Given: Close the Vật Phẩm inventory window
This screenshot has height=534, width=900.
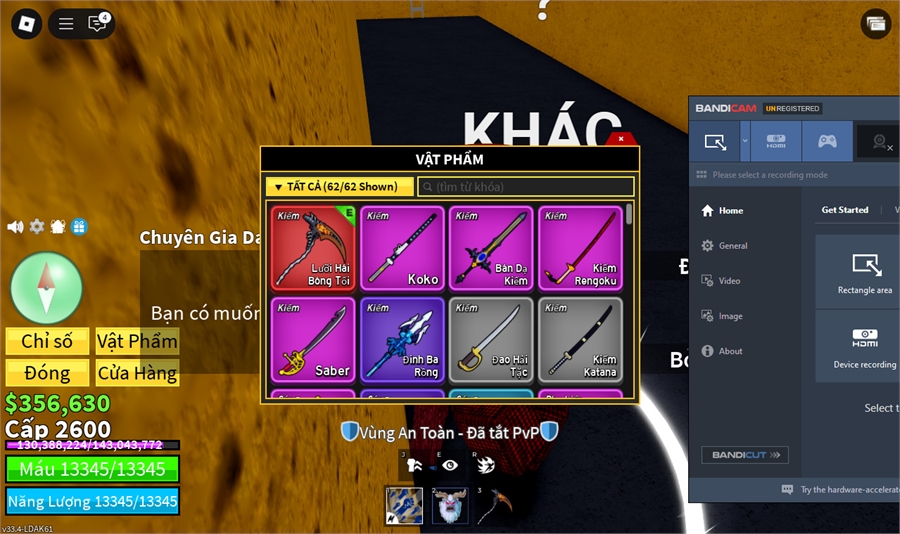Looking at the screenshot, I should [x=621, y=139].
